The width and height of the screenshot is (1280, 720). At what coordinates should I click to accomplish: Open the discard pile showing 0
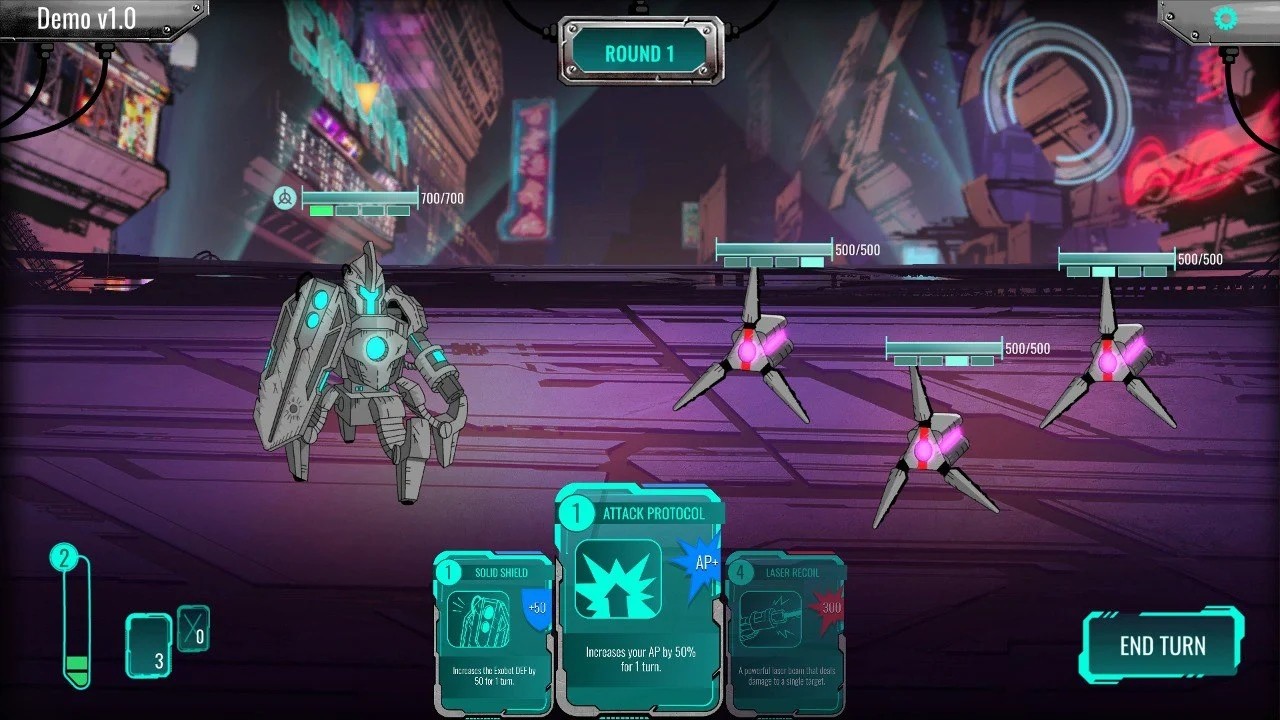pos(193,628)
